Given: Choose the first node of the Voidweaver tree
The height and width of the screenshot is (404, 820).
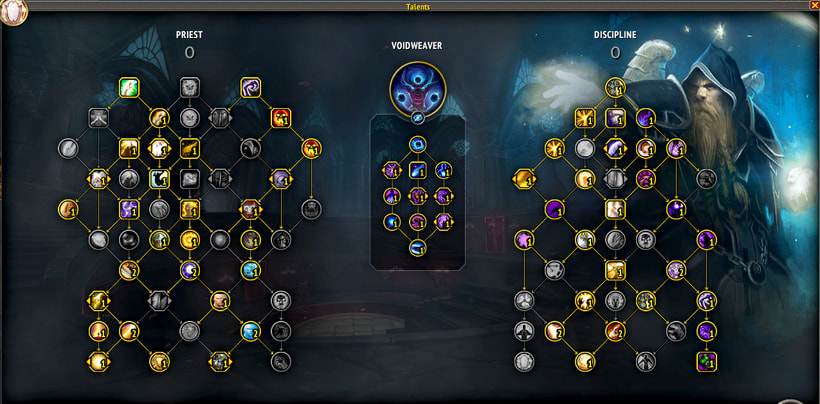Looking at the screenshot, I should tap(416, 146).
